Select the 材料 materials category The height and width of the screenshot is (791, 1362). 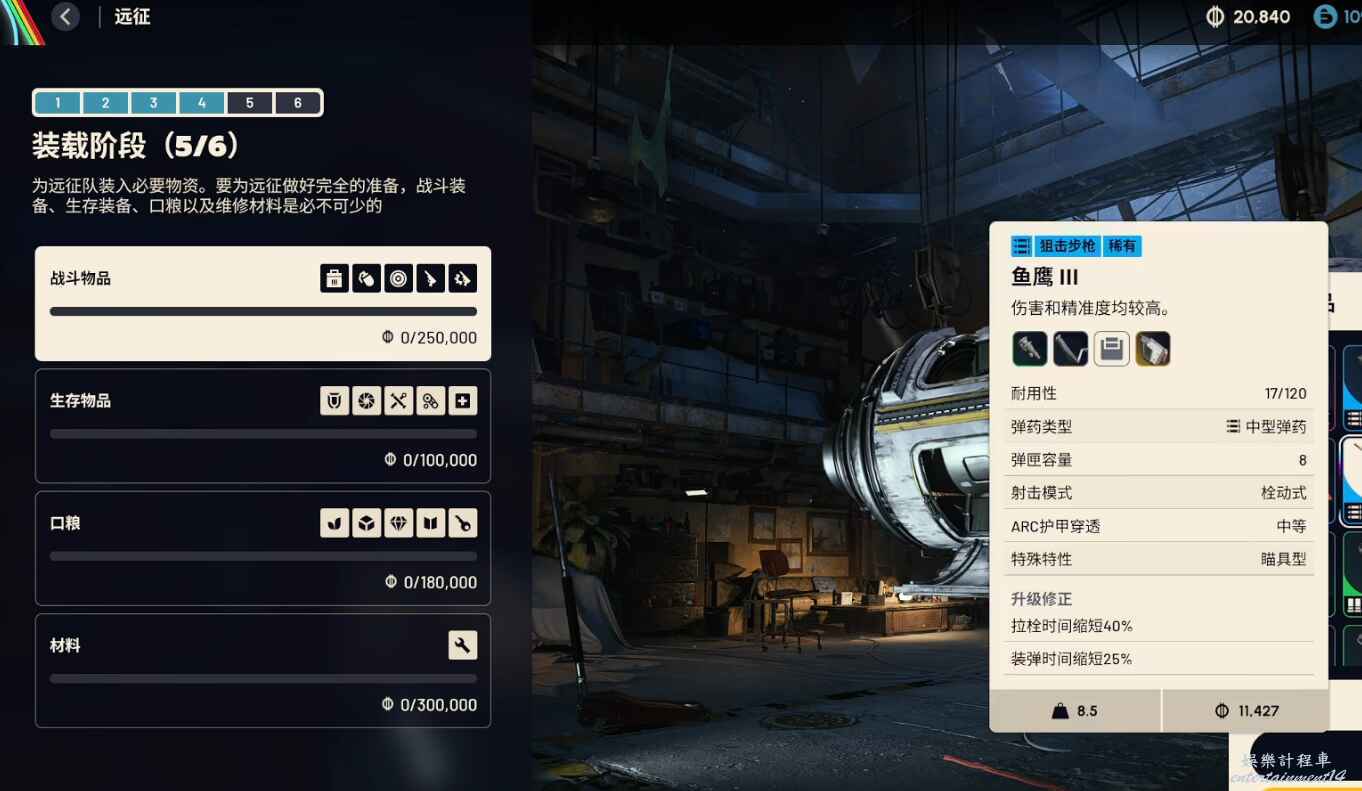point(262,670)
